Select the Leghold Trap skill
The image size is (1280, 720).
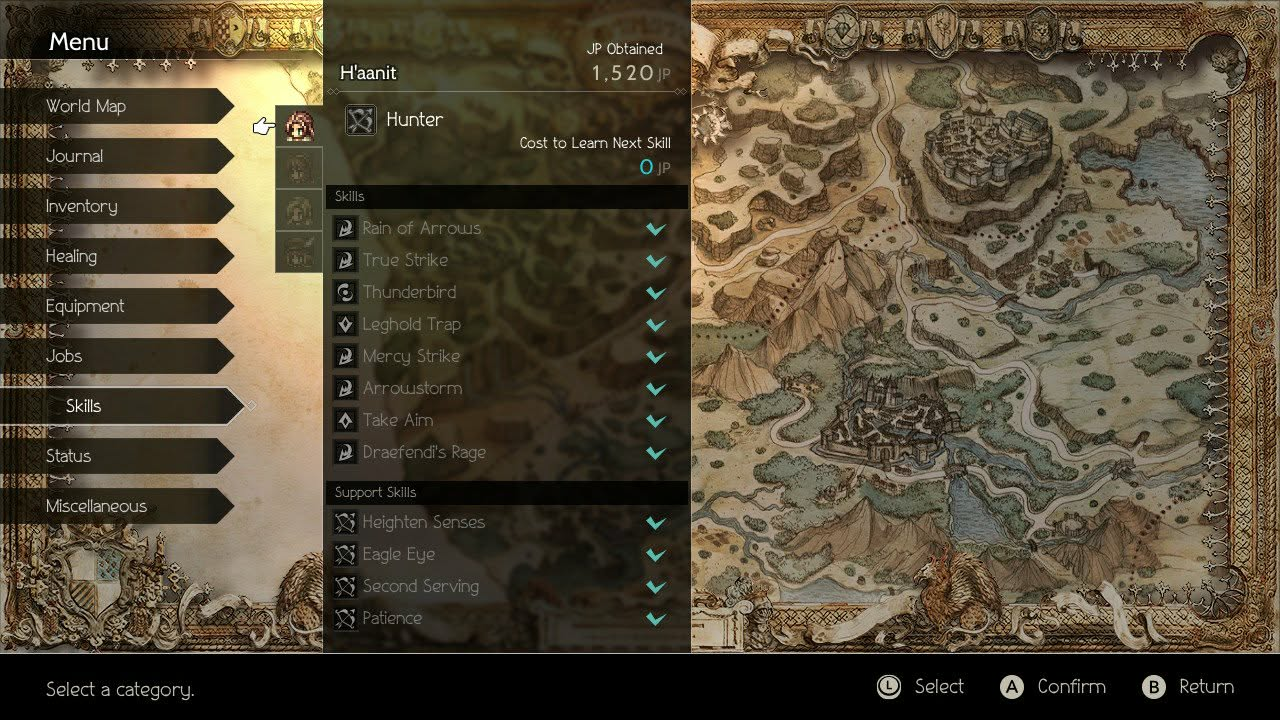(x=411, y=324)
